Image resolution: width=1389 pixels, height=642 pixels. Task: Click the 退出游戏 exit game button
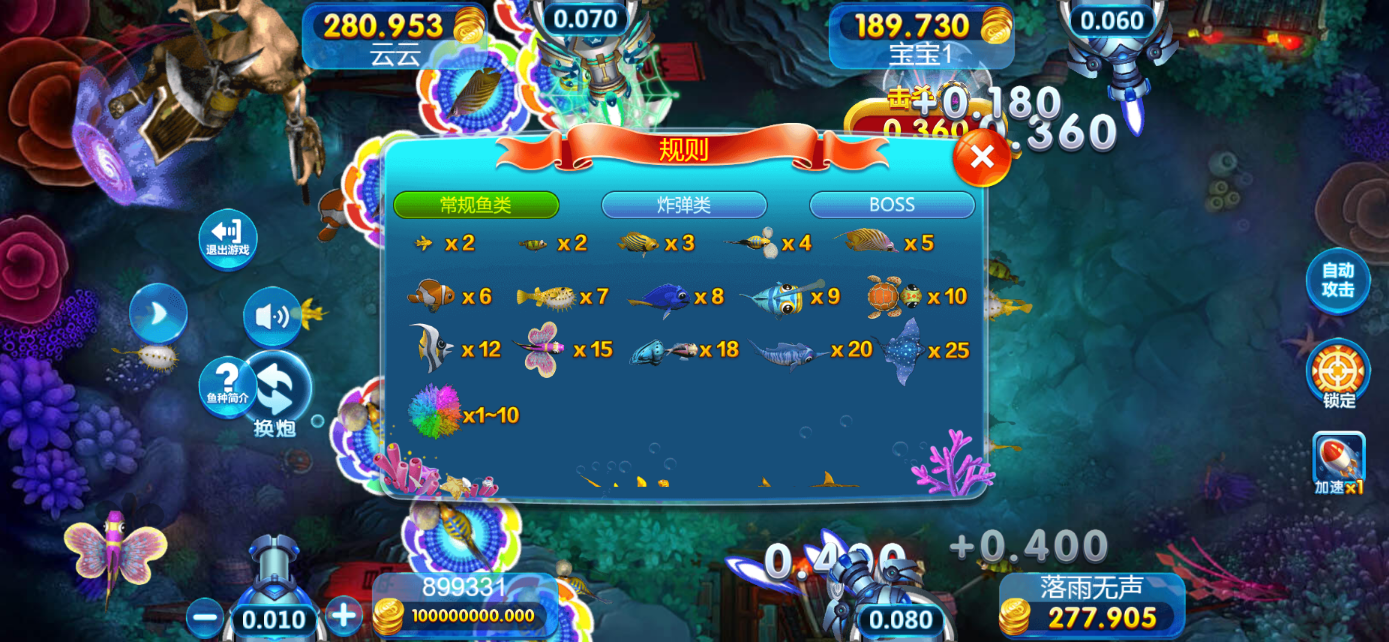click(228, 239)
